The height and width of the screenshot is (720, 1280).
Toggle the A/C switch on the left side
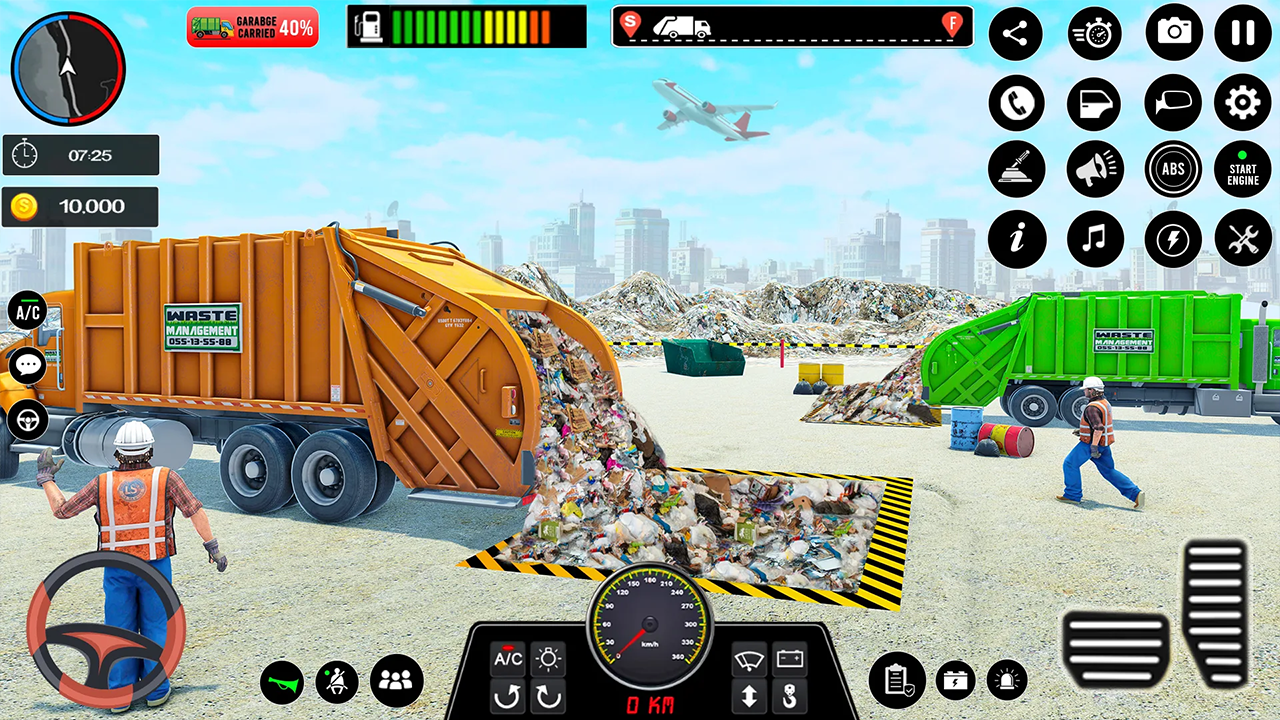27,311
